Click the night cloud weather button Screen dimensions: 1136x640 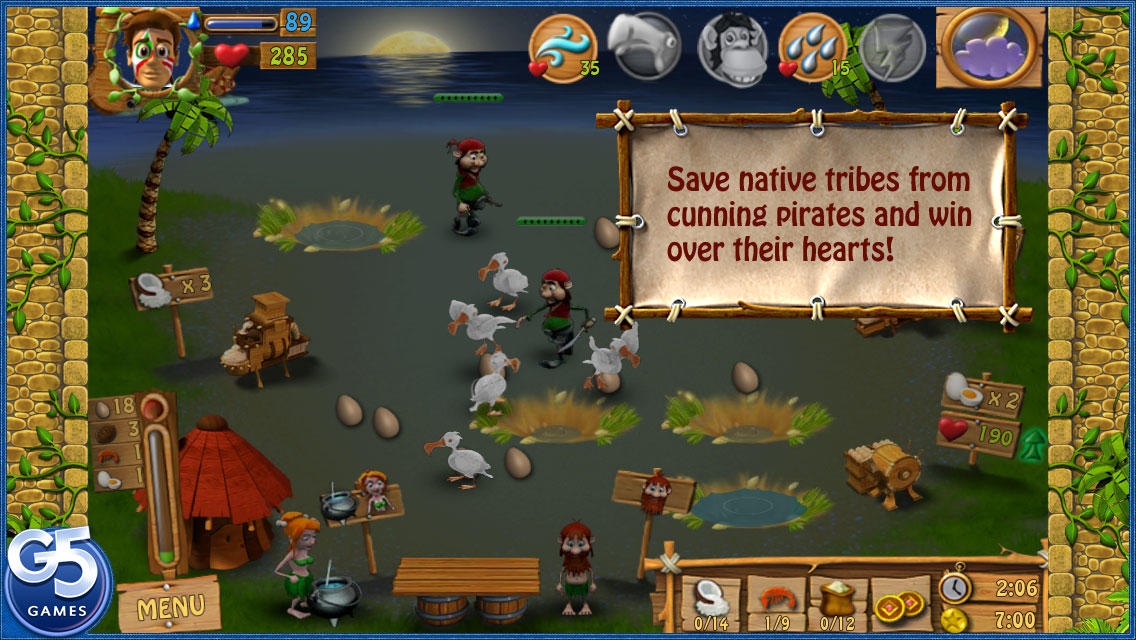(989, 46)
